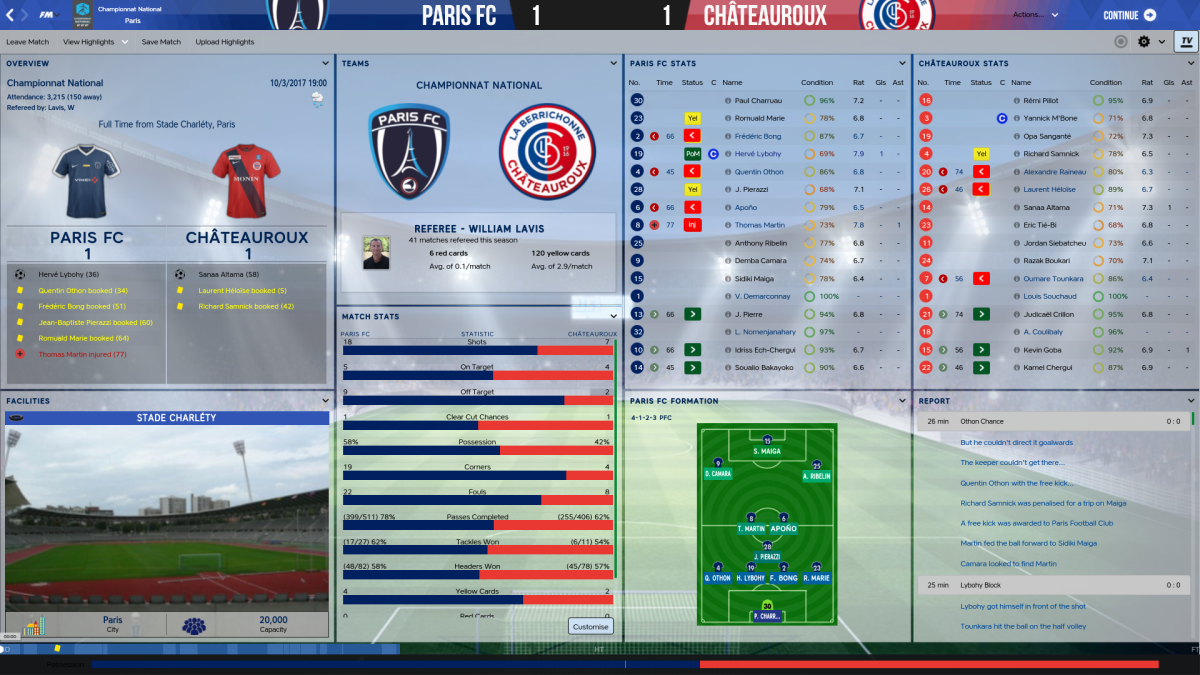Image resolution: width=1200 pixels, height=675 pixels.
Task: Open the Actions dropdown
Action: click(x=1036, y=15)
